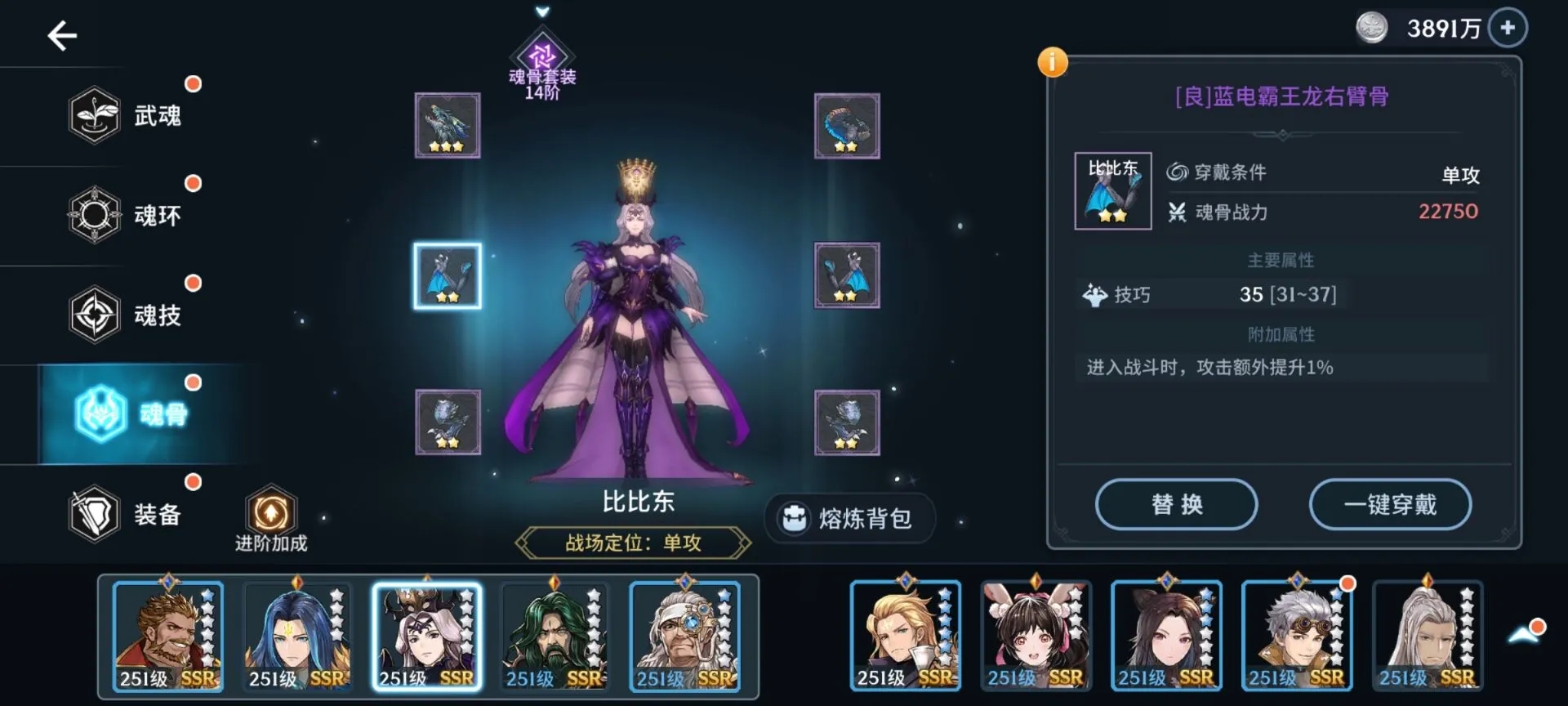Open the 熔炼背包 melting backpack
The width and height of the screenshot is (1568, 706).
coord(849,520)
